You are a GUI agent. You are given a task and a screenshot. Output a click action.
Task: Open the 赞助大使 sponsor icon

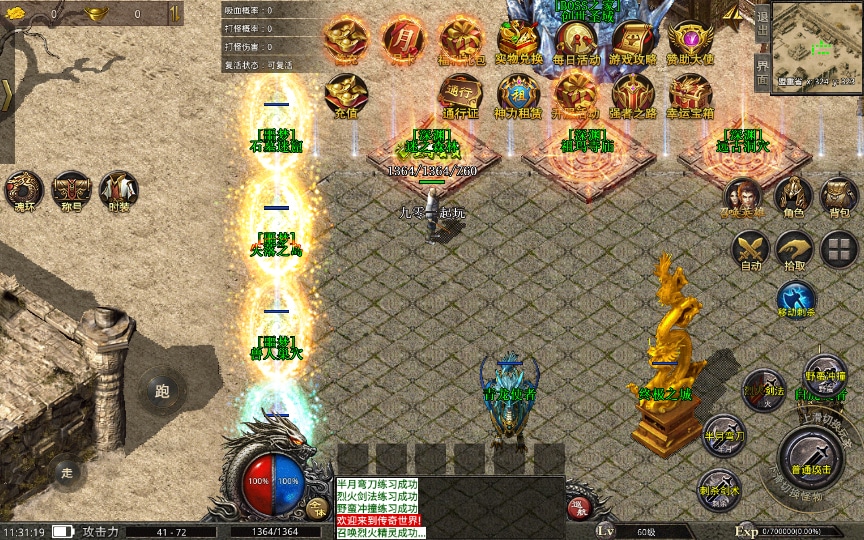[690, 38]
